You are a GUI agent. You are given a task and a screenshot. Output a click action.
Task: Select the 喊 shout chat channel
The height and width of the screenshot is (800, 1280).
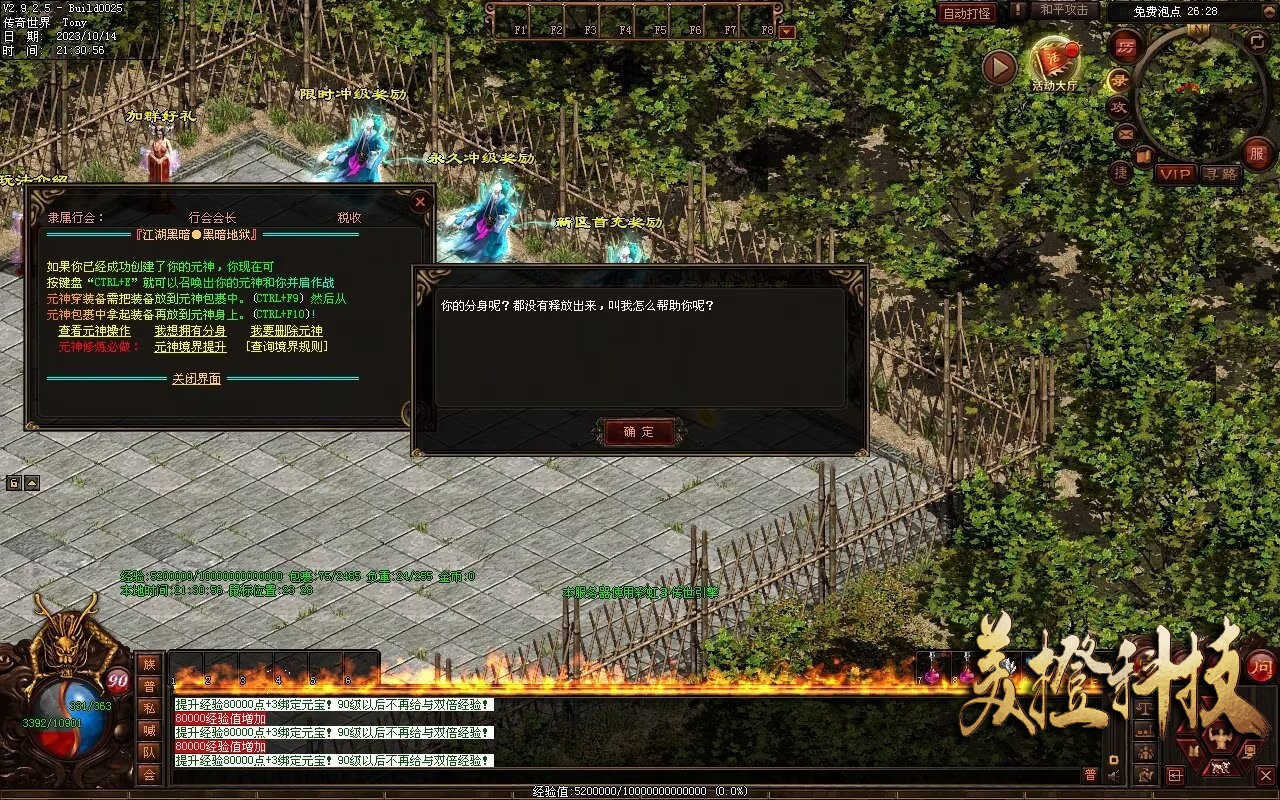pos(149,730)
